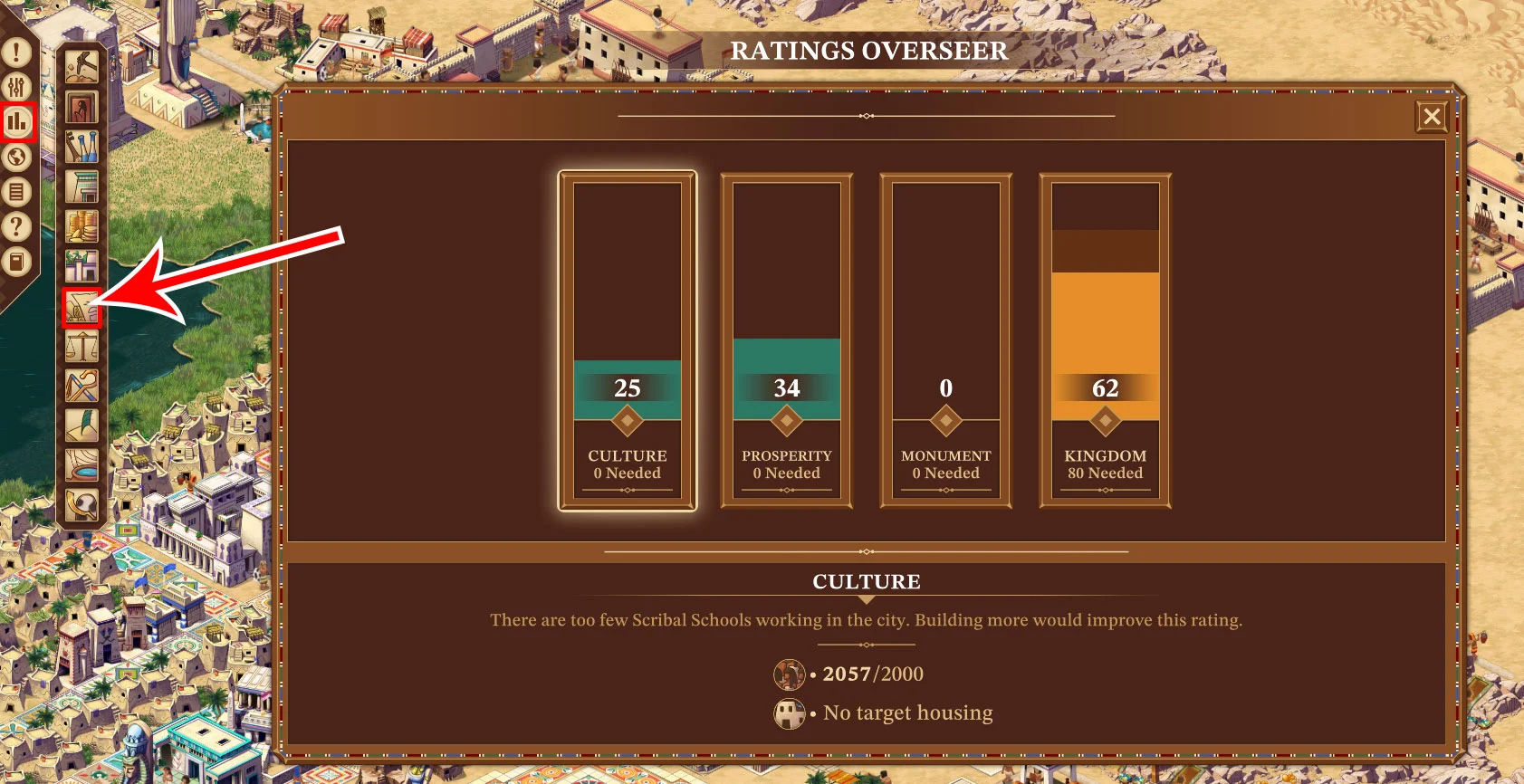Open the book icon in sidebar
1524x784 pixels.
coord(16,262)
